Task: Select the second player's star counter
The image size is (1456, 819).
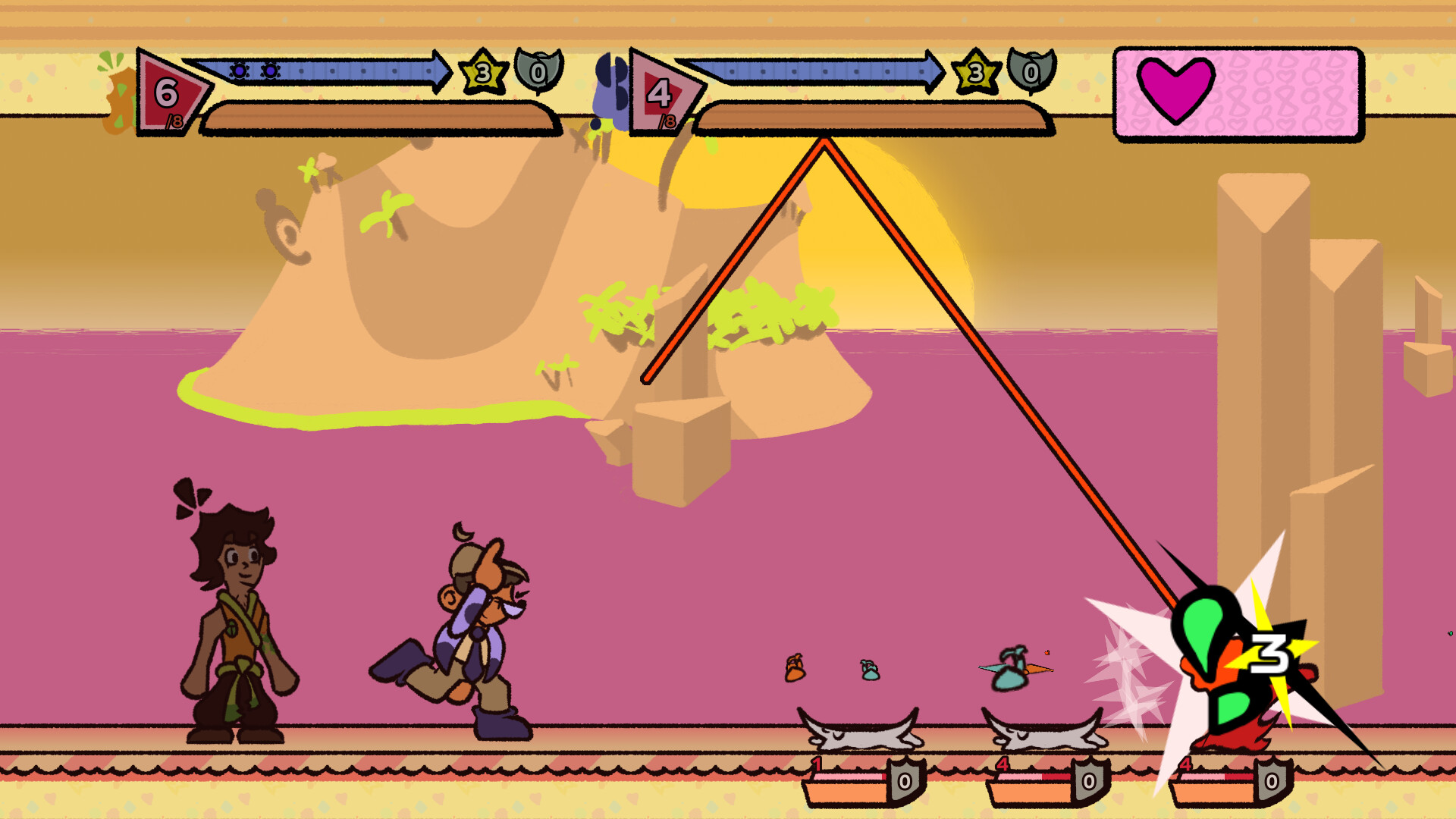Action: (976, 74)
